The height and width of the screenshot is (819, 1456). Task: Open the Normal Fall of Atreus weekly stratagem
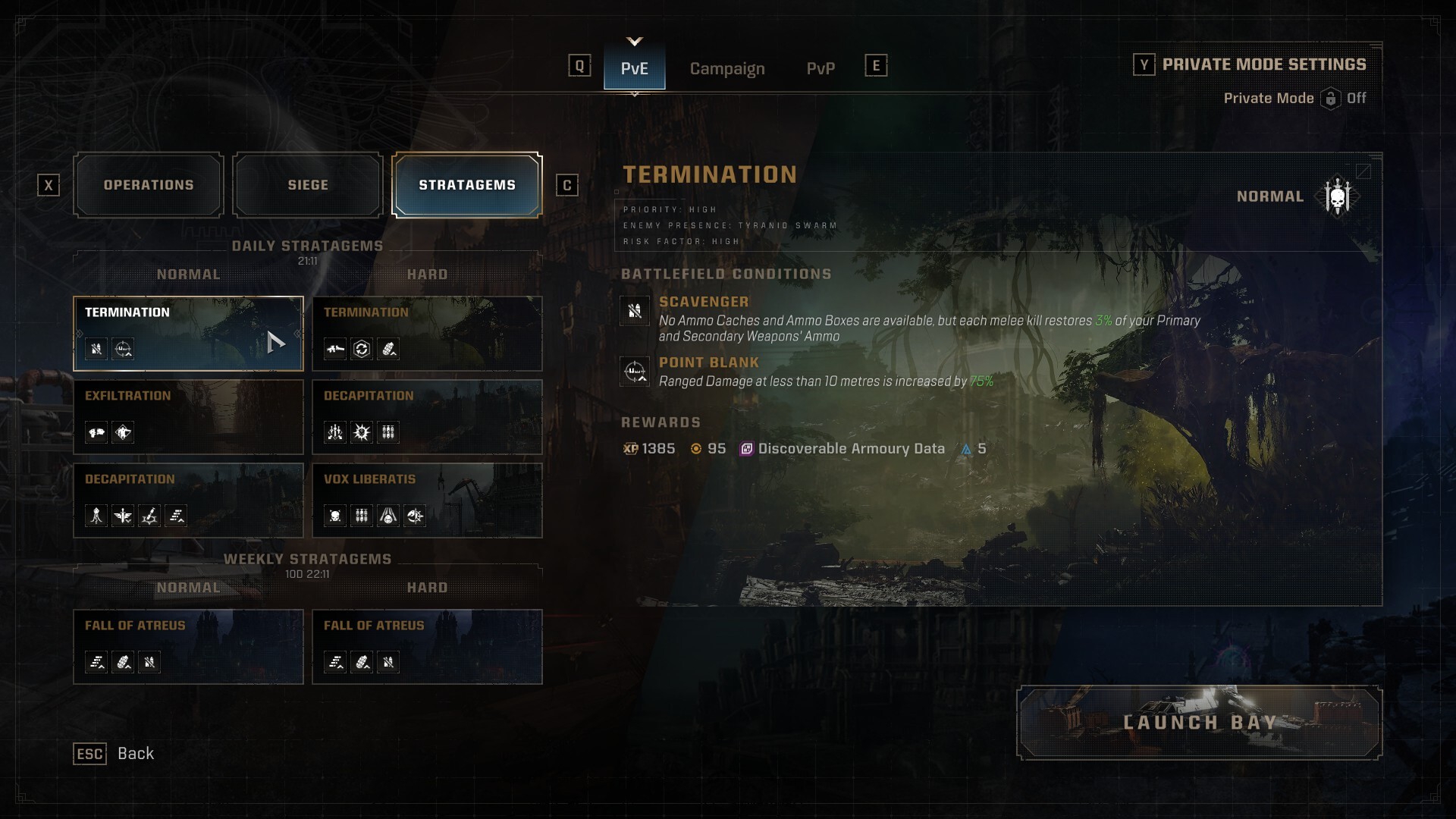pos(188,647)
